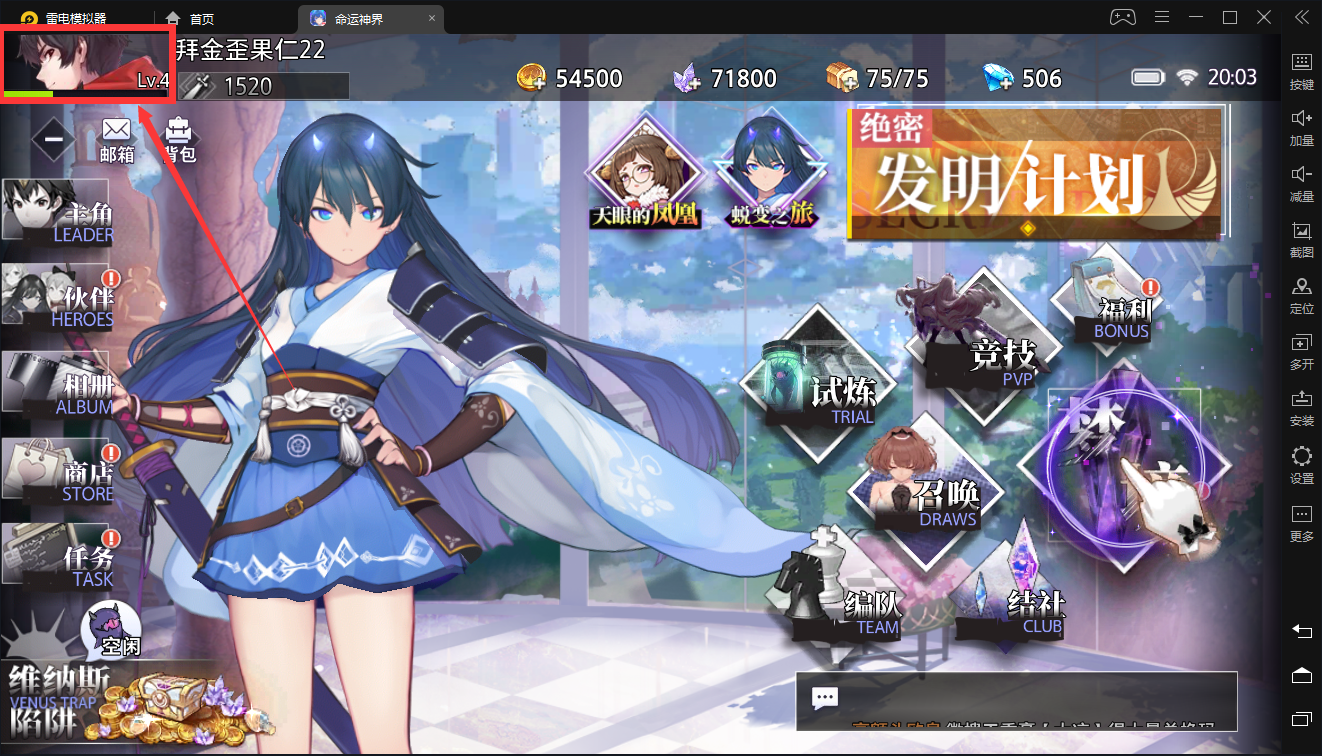
Task: Open the LEADER (主角) menu
Action: (58, 212)
